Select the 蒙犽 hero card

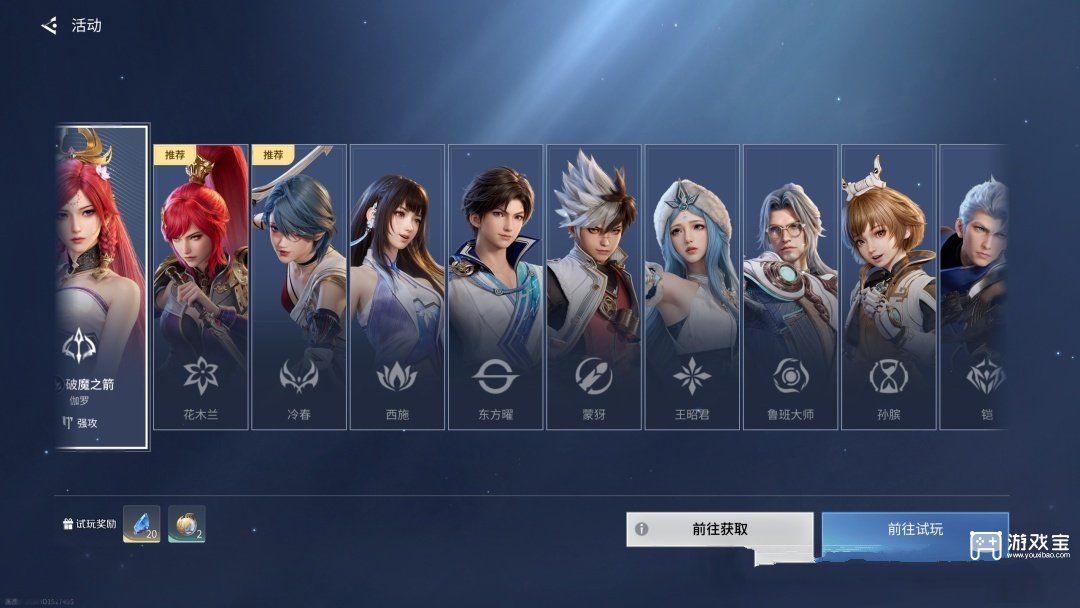click(x=593, y=286)
